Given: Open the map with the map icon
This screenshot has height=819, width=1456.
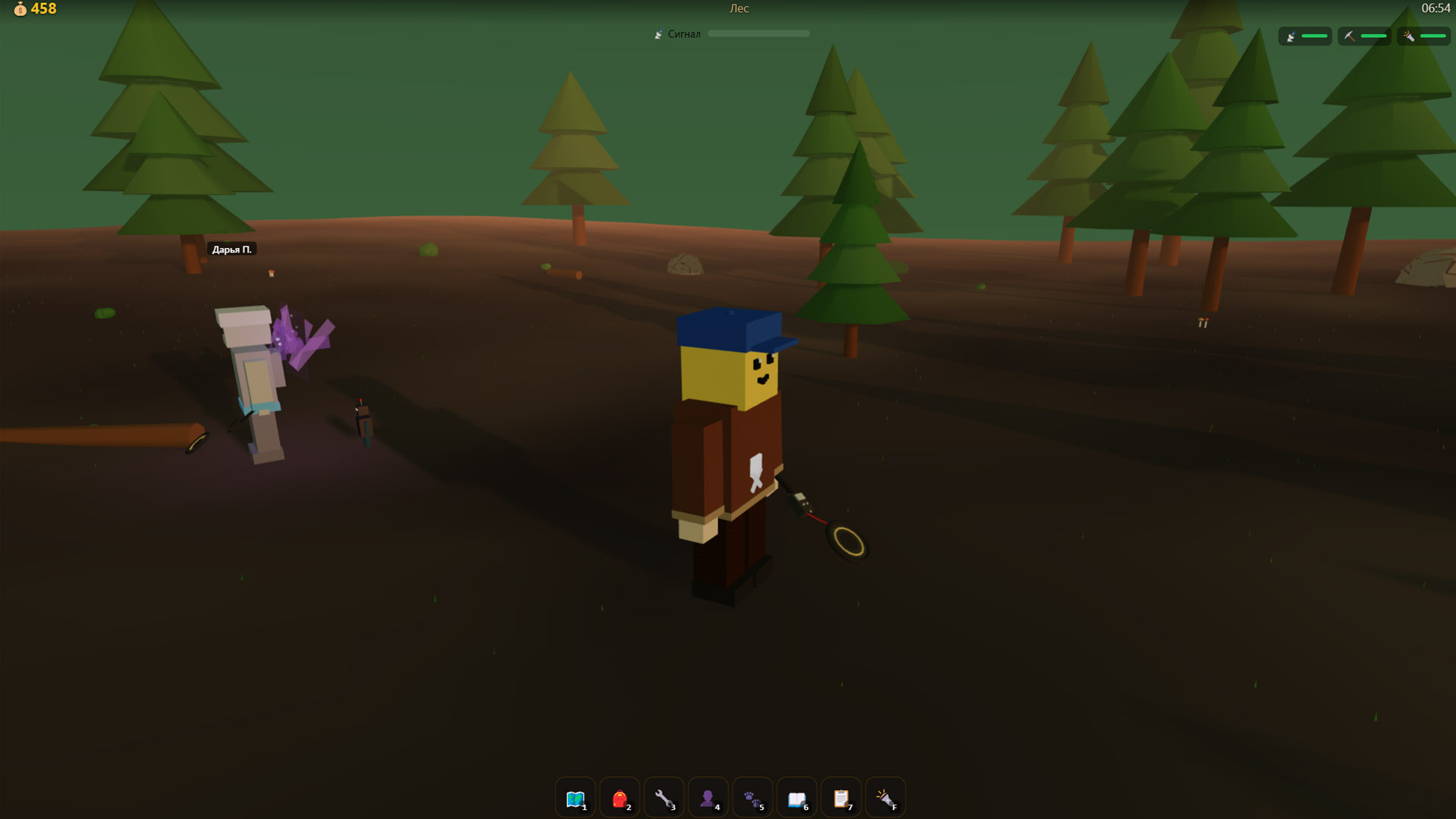Looking at the screenshot, I should coord(575,797).
